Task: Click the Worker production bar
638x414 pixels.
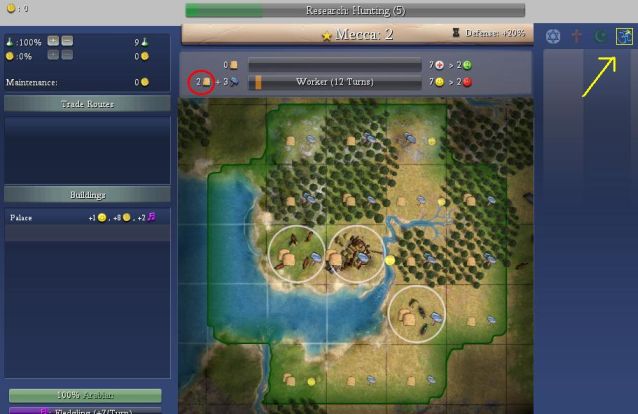Action: 334,82
